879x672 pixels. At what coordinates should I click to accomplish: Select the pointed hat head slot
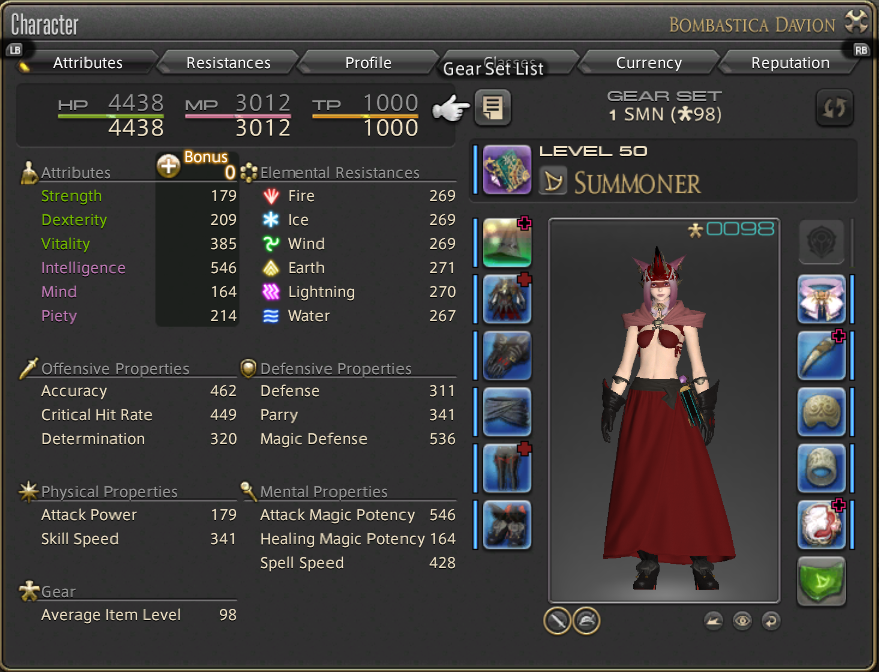click(507, 243)
